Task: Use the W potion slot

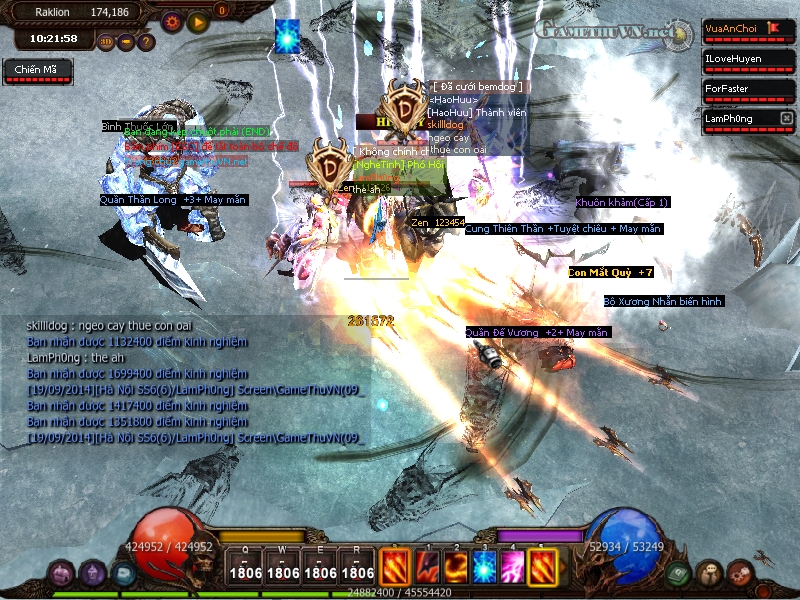Action: (283, 566)
